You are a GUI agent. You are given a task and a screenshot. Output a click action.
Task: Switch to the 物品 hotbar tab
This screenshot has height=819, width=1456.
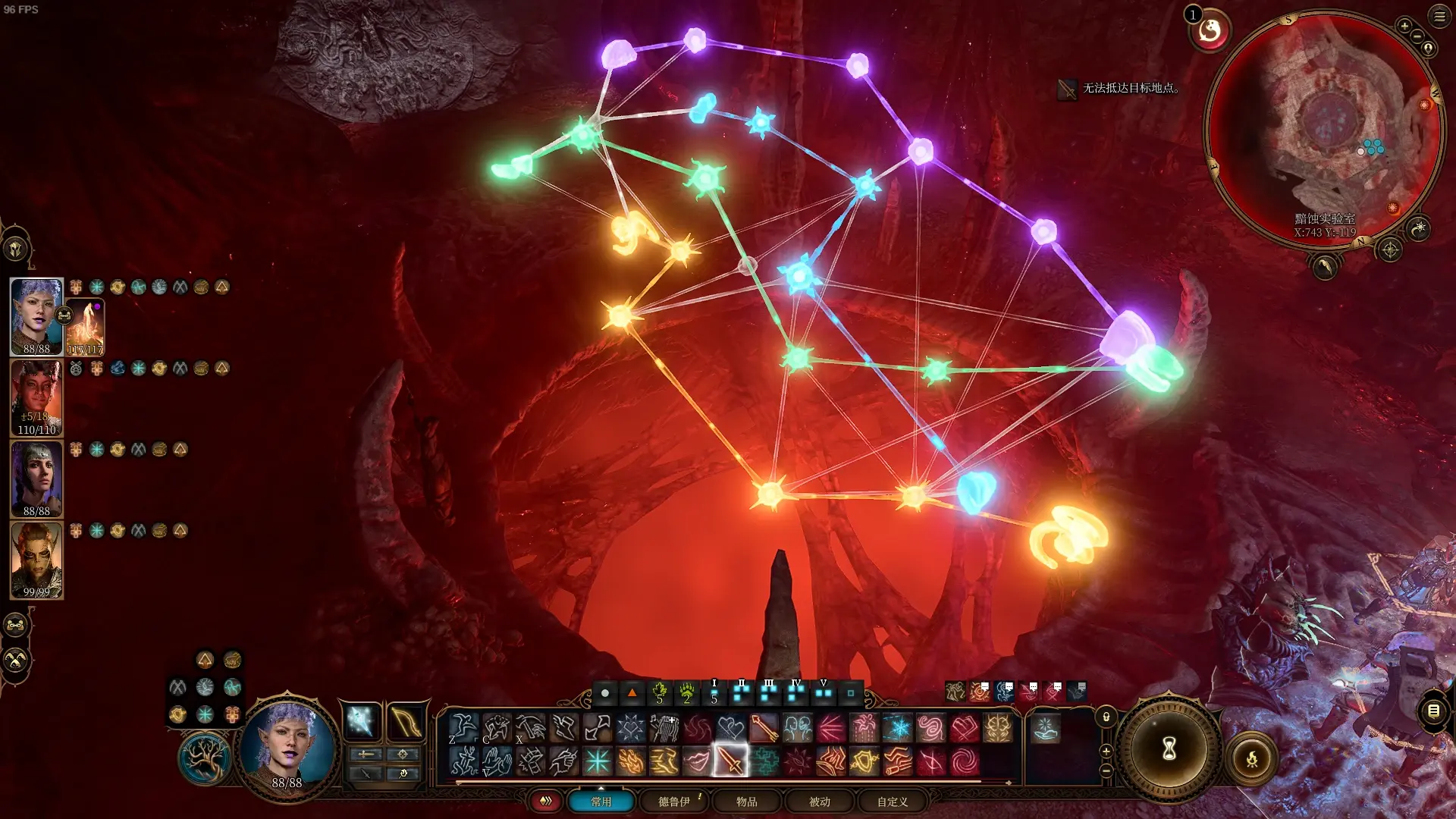(746, 802)
